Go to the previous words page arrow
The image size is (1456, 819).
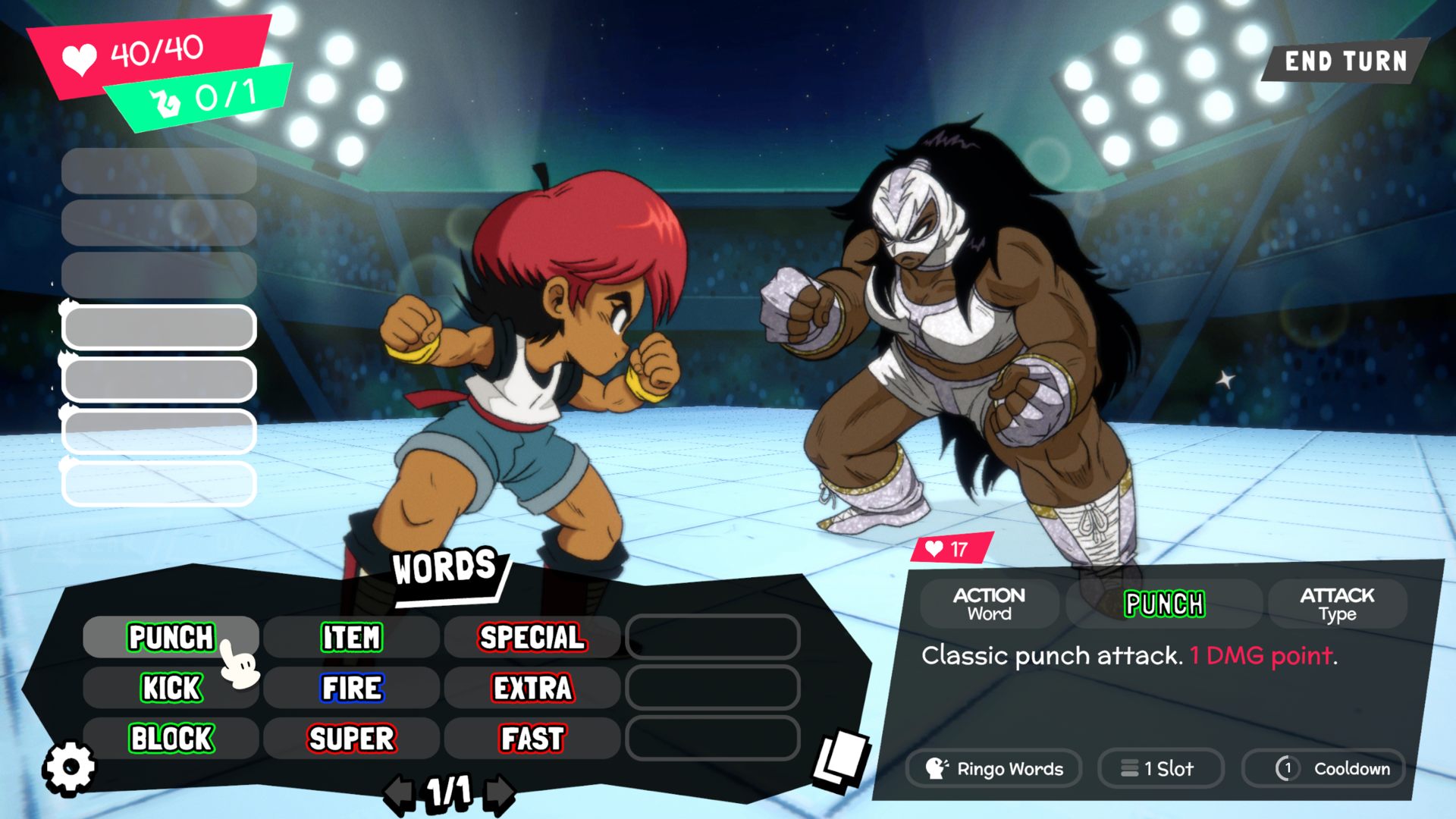[399, 793]
